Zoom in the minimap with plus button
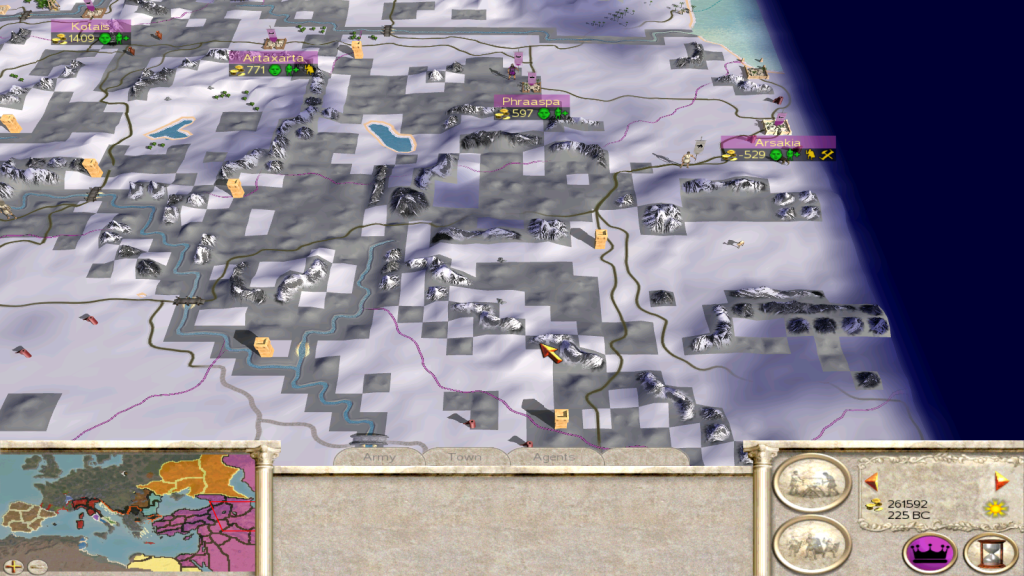Image resolution: width=1024 pixels, height=576 pixels. point(13,567)
